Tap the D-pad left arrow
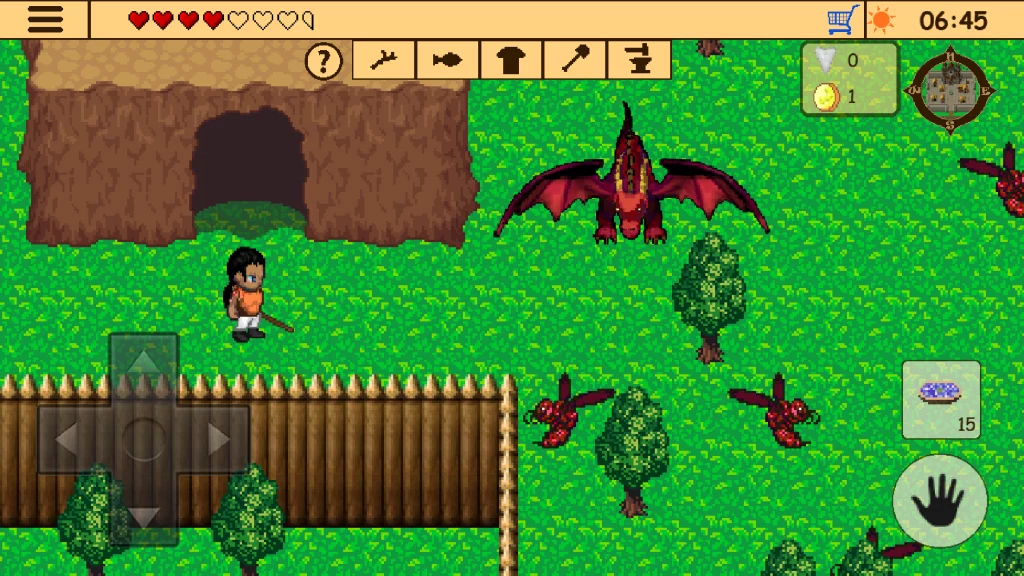Screen dimensions: 1024x576 pos(68,438)
